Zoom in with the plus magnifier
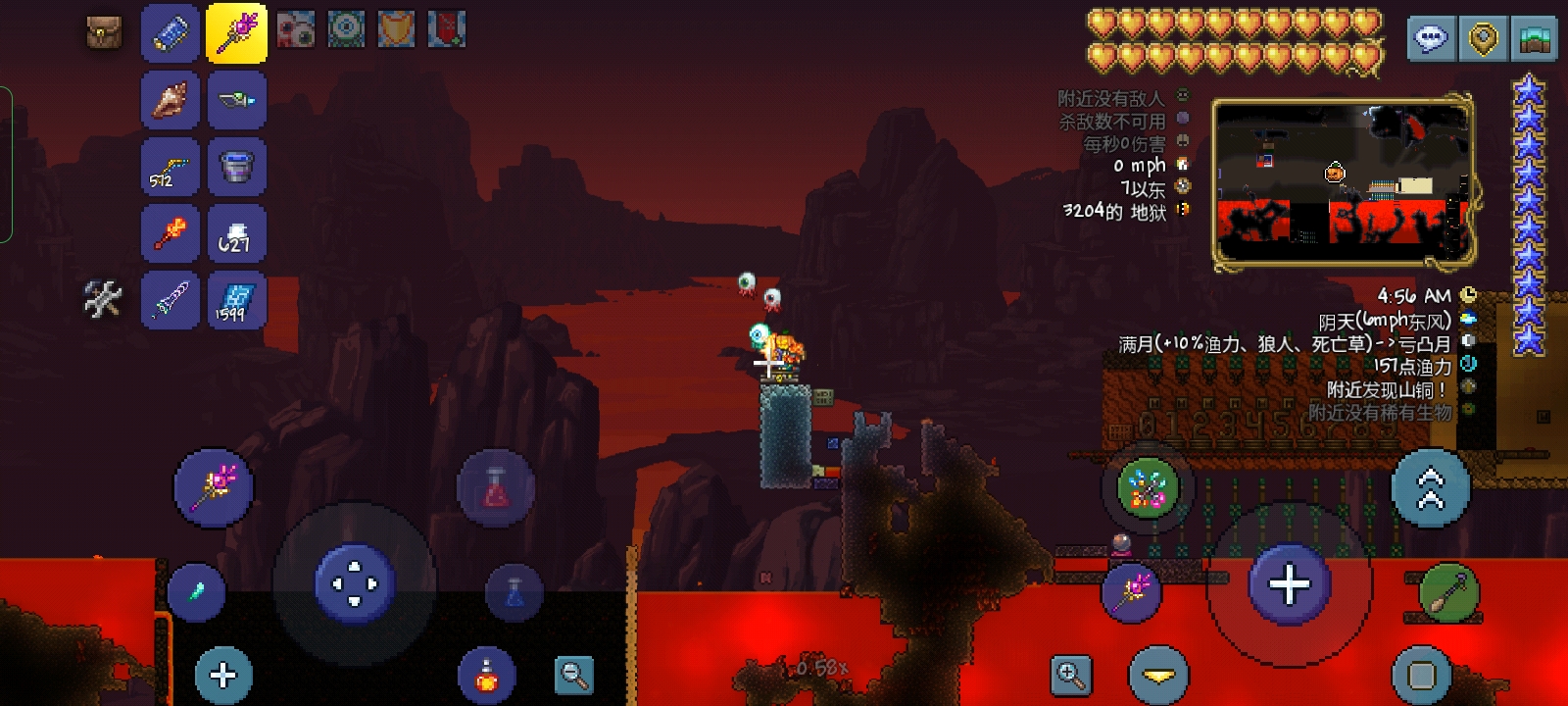The height and width of the screenshot is (706, 1568). coord(1070,675)
